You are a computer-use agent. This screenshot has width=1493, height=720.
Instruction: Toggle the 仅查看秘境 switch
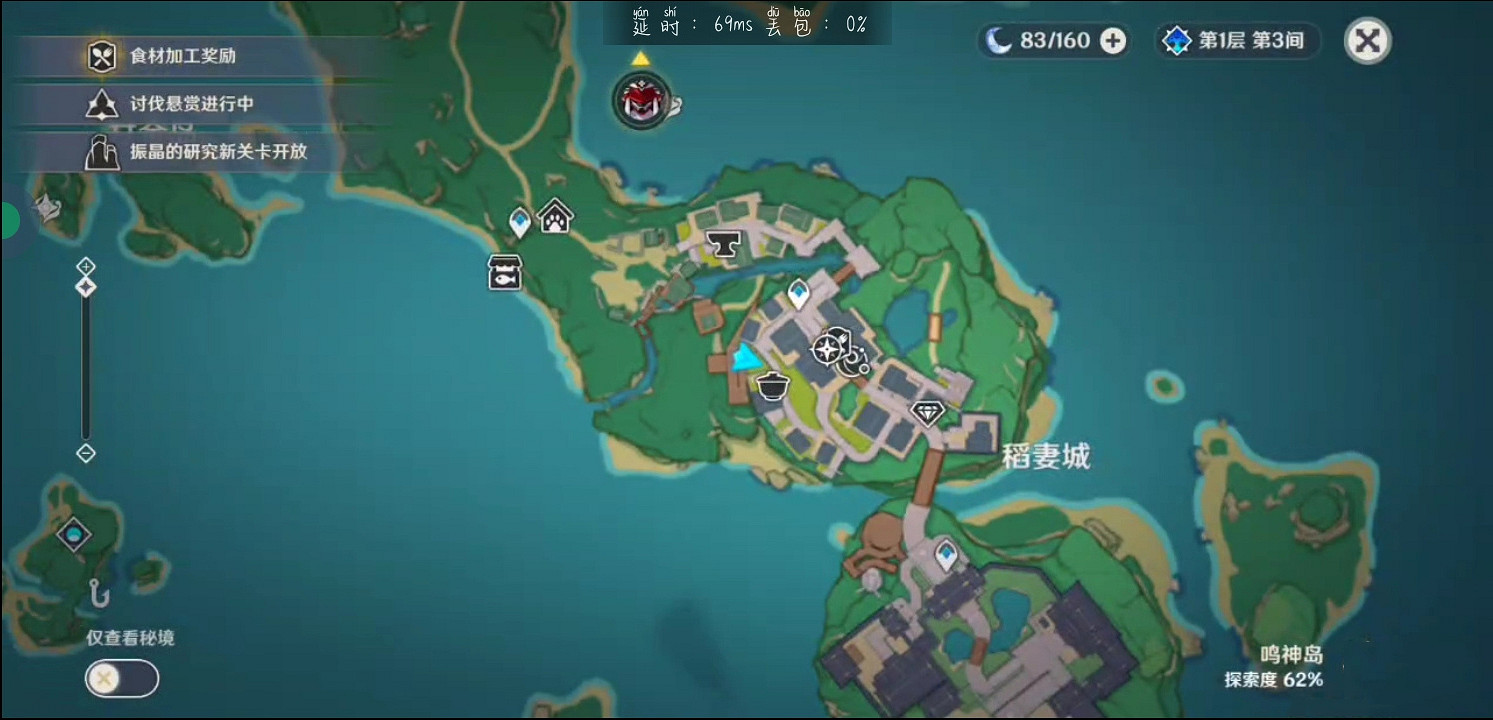click(120, 678)
